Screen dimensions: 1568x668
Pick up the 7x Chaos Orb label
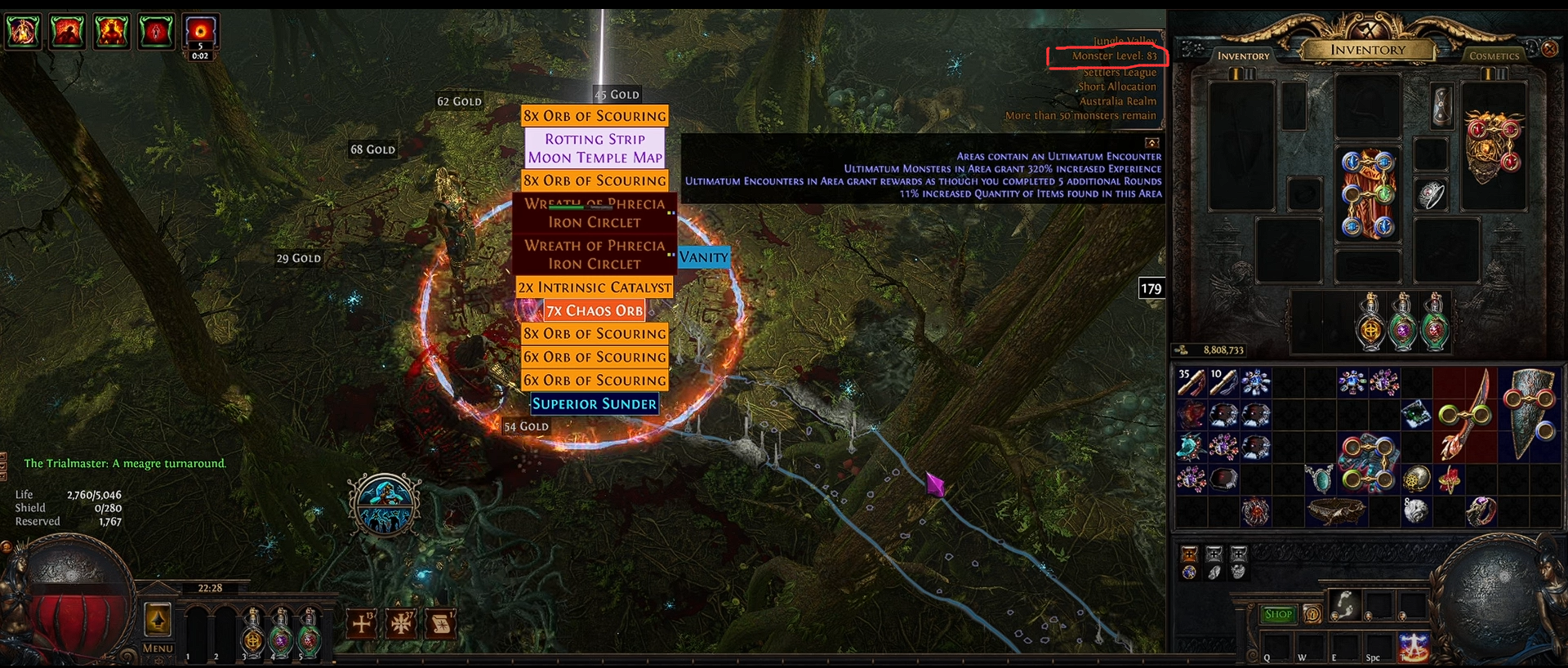595,310
